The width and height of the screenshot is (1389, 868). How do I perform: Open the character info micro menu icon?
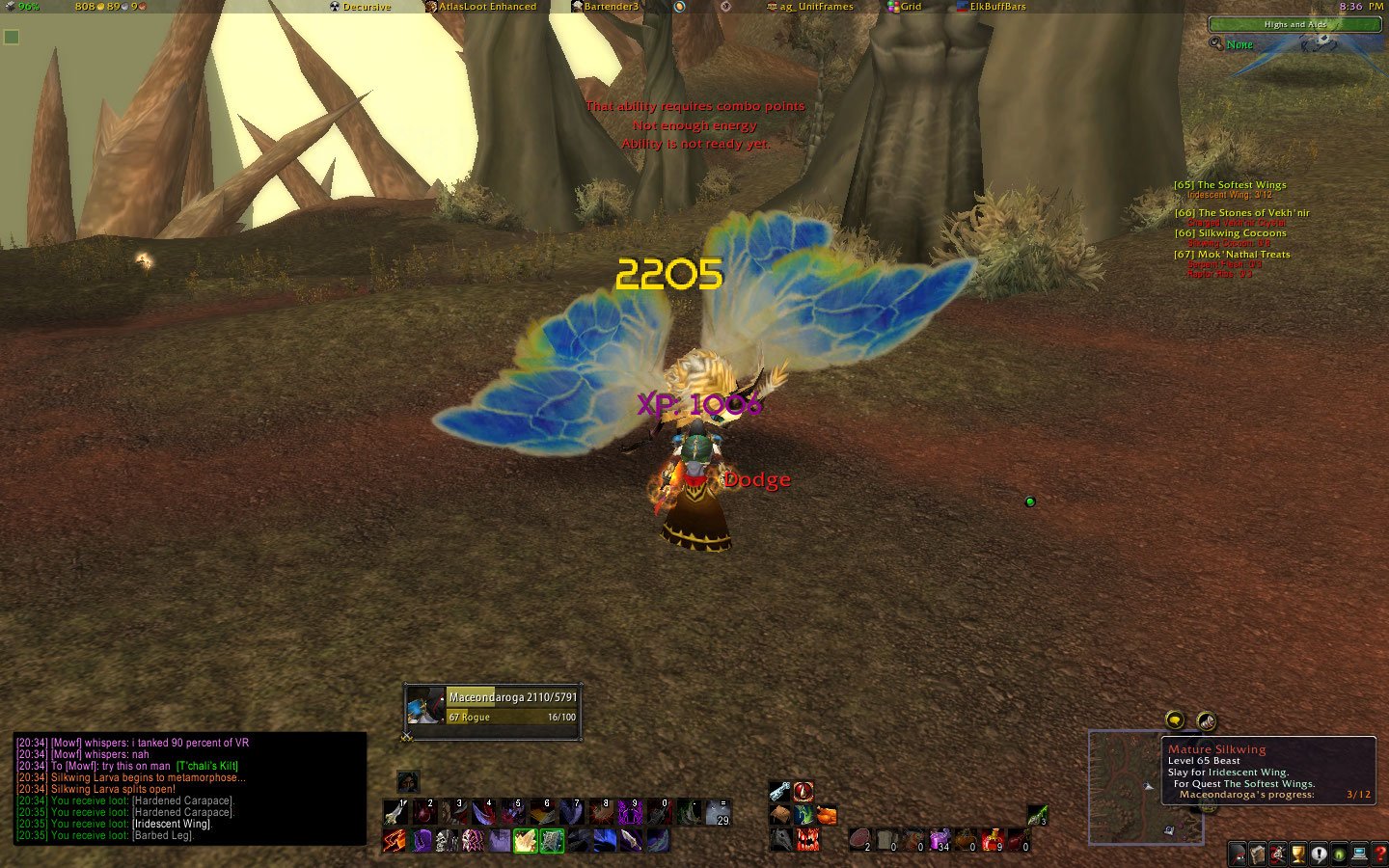click(1238, 853)
